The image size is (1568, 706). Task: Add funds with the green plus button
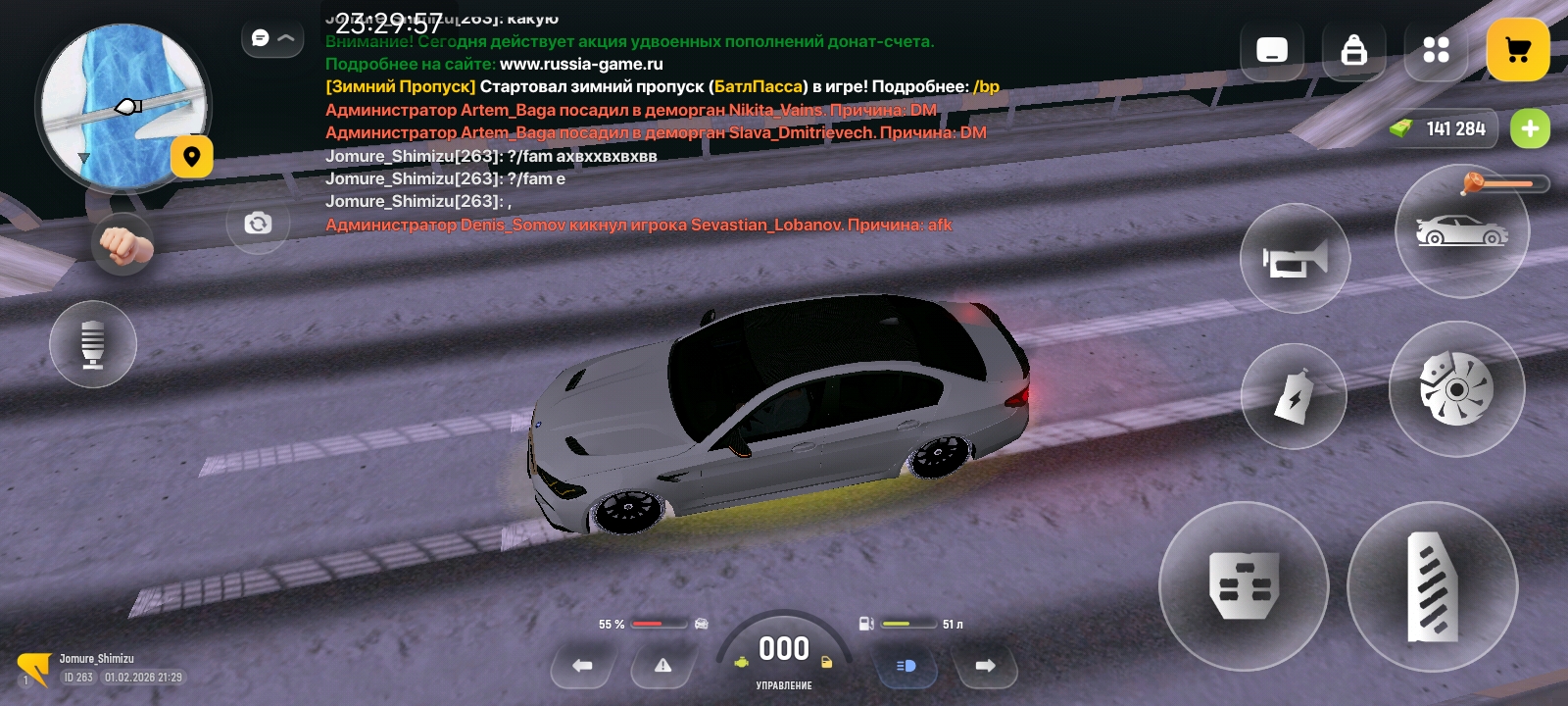[1530, 128]
